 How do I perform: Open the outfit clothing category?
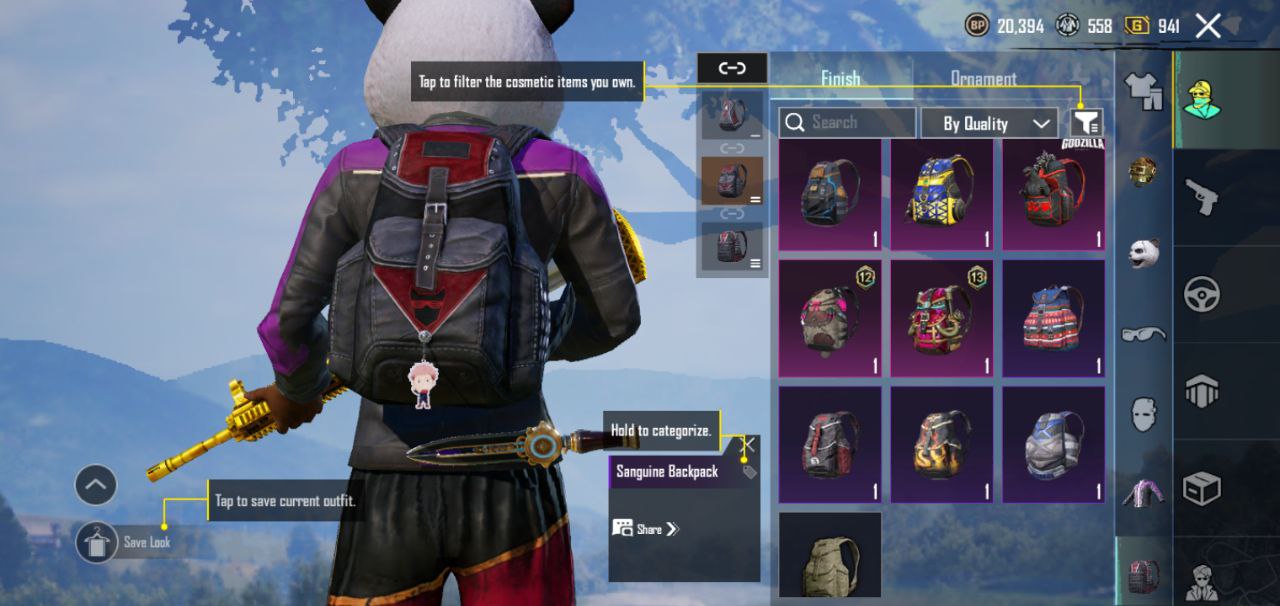1144,92
